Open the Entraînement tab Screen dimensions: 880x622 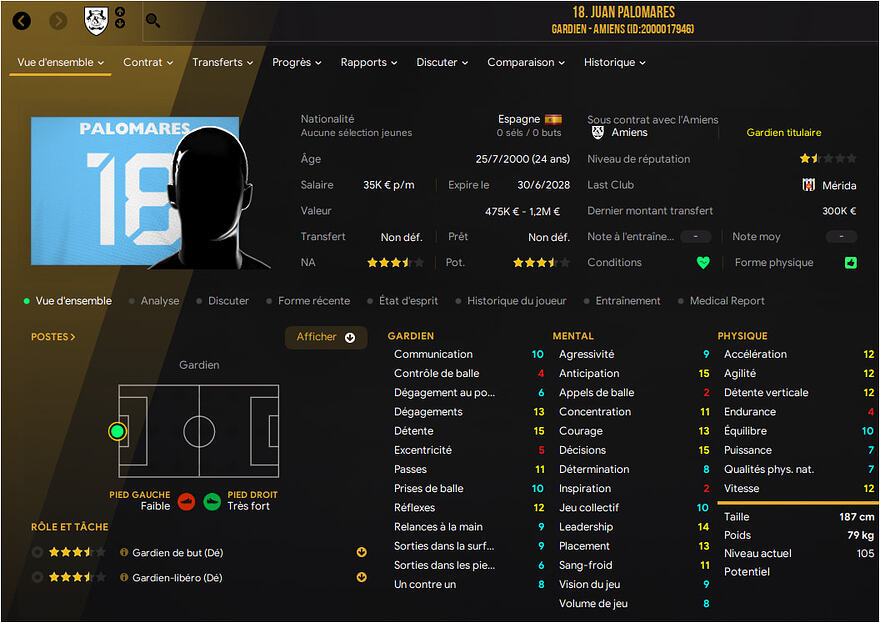click(x=628, y=301)
